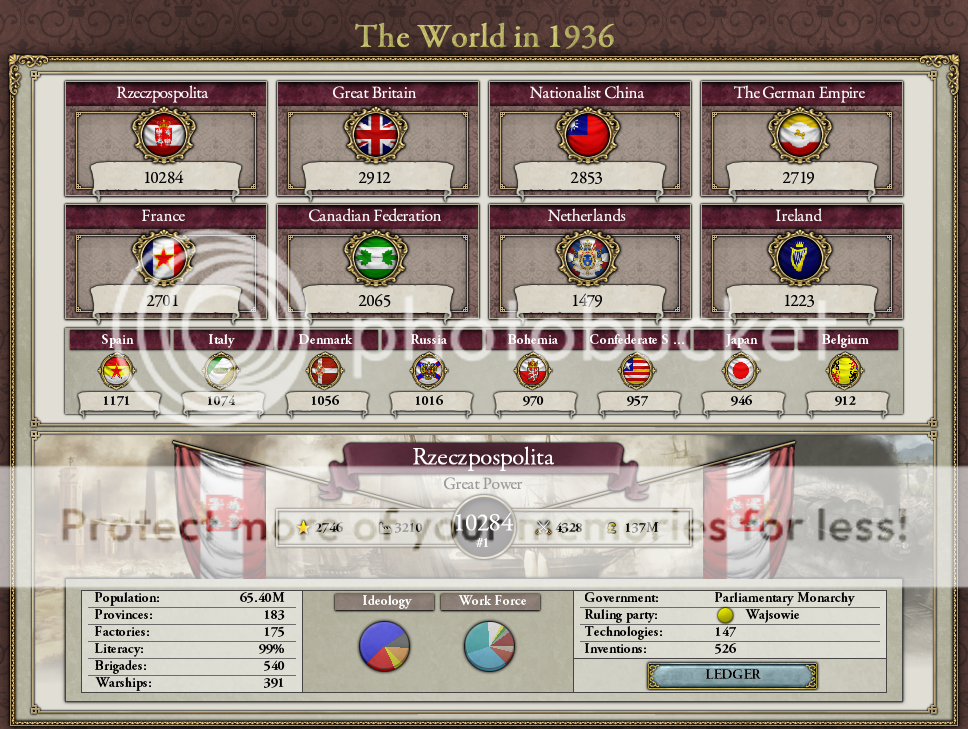
Task: Select the Belgium flag entry
Action: pyautogui.click(x=845, y=371)
